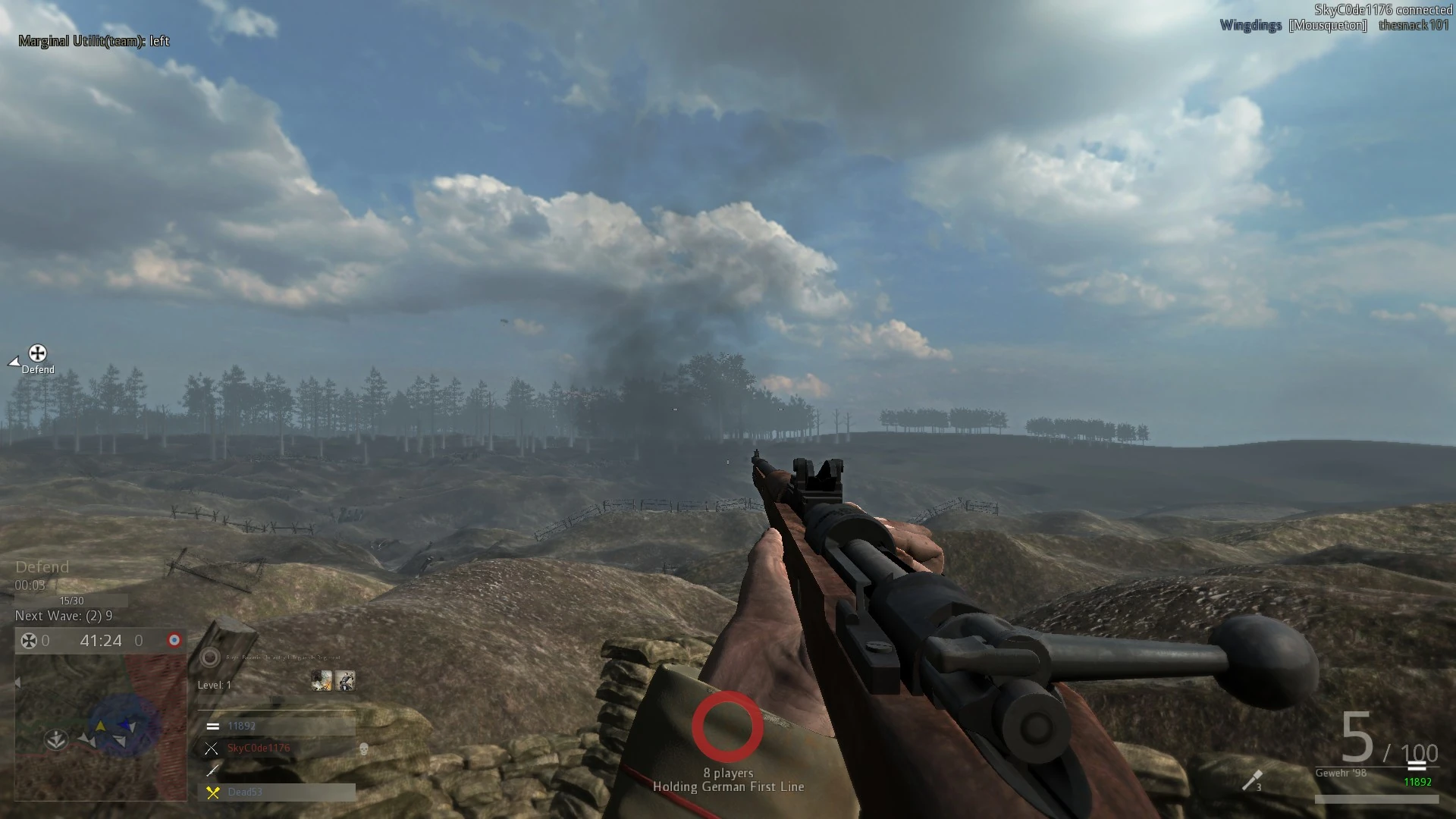The height and width of the screenshot is (819, 1456).
Task: Select the crossed yellow swords icon by Dead53
Action: 212,792
